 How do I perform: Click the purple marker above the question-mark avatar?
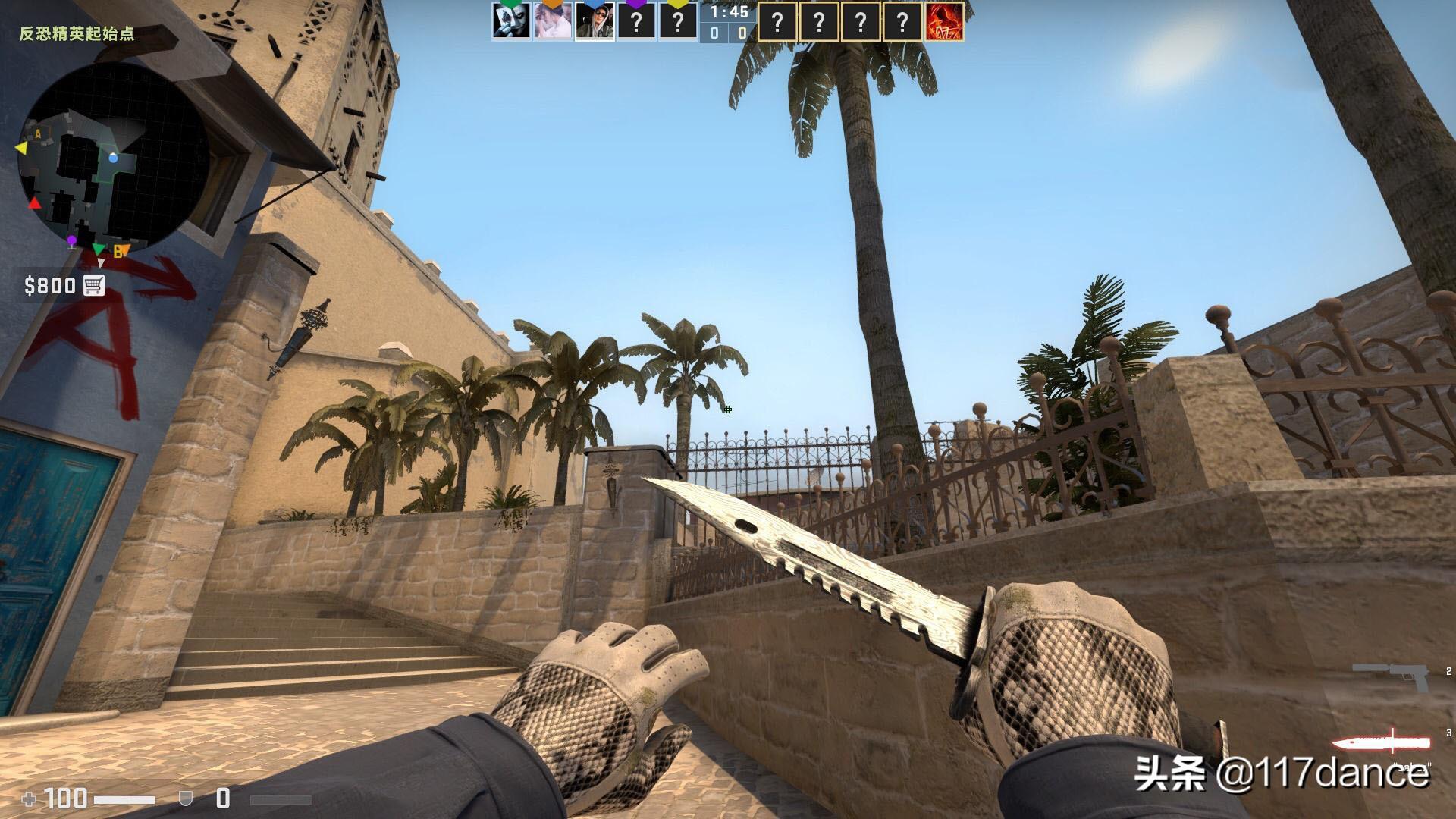[x=637, y=5]
